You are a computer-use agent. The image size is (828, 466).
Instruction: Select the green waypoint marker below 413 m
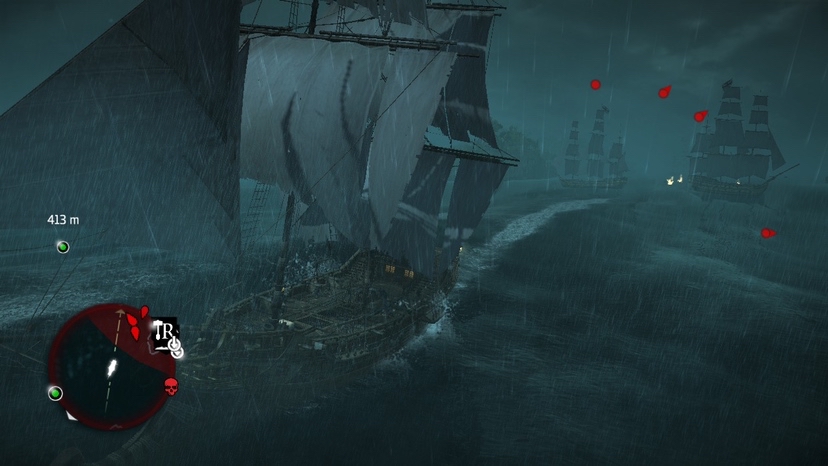point(63,247)
